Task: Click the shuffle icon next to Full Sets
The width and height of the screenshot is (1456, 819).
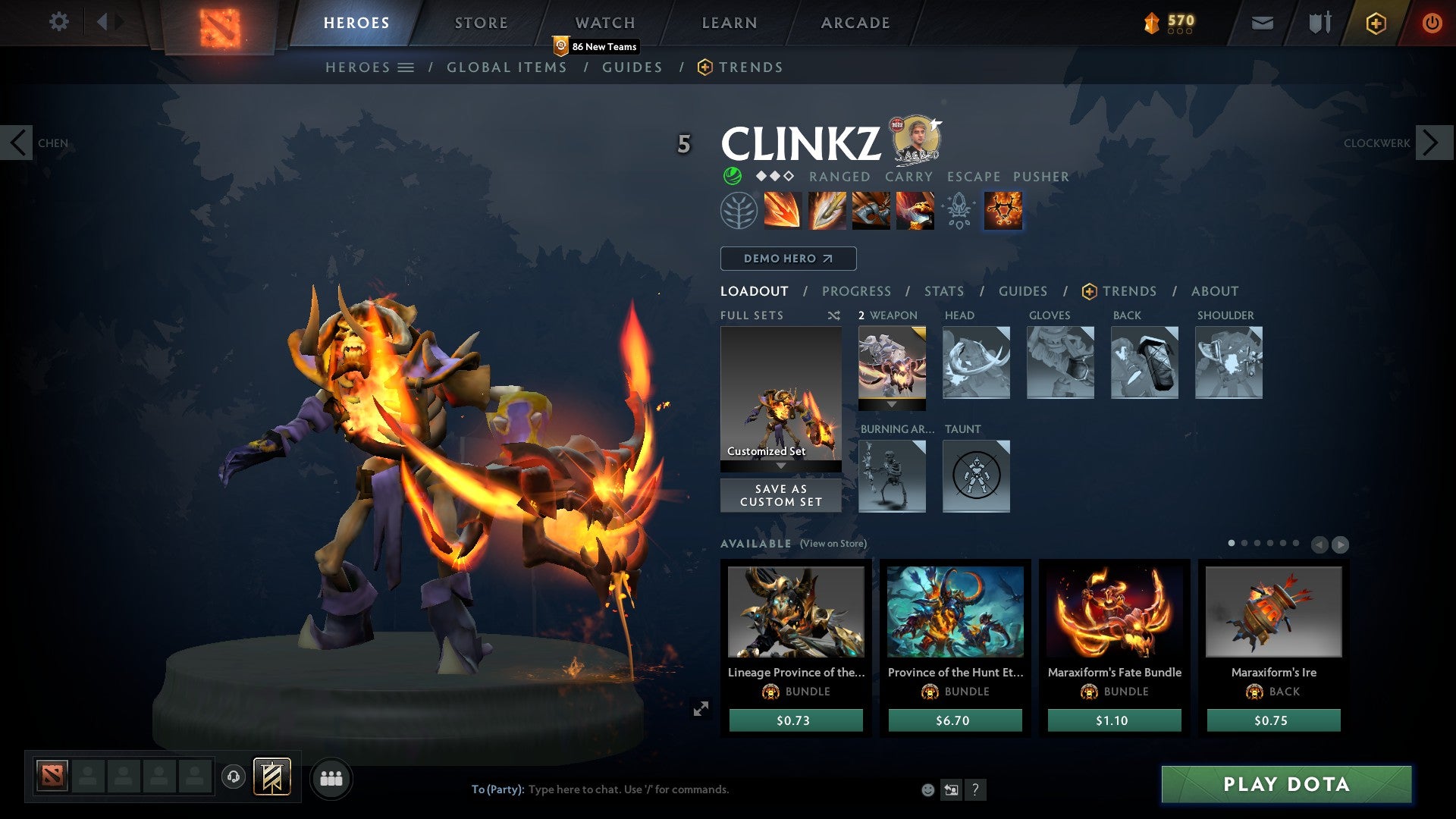Action: point(834,315)
